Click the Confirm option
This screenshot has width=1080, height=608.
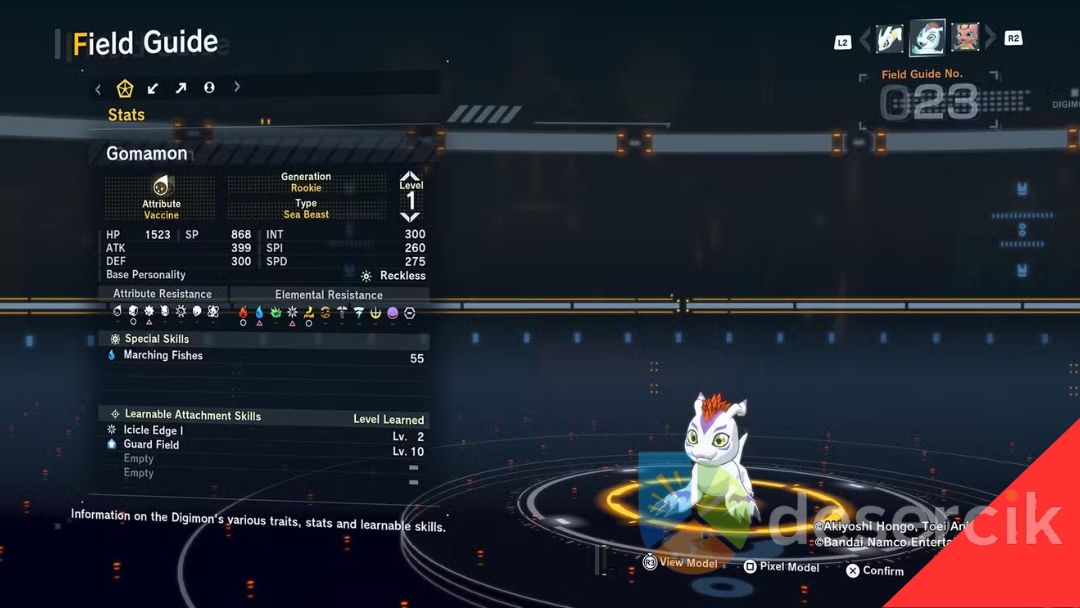pos(875,571)
